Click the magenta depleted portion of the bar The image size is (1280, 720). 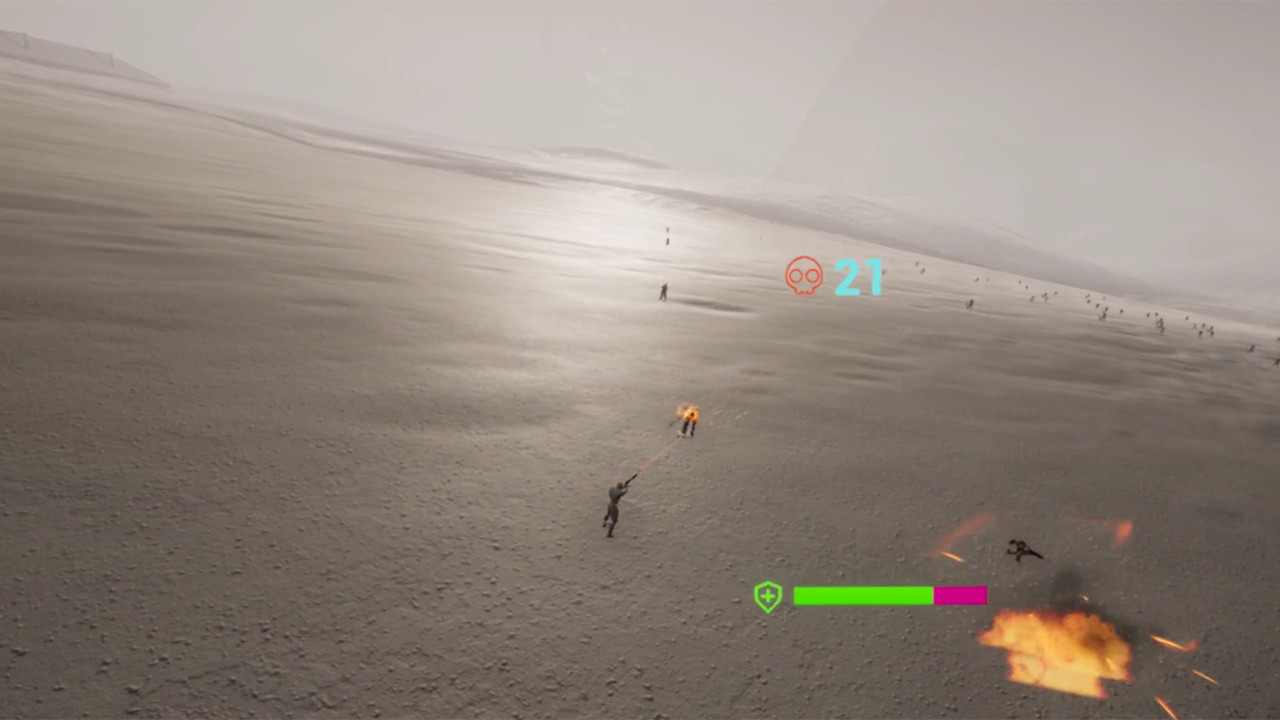[x=960, y=595]
